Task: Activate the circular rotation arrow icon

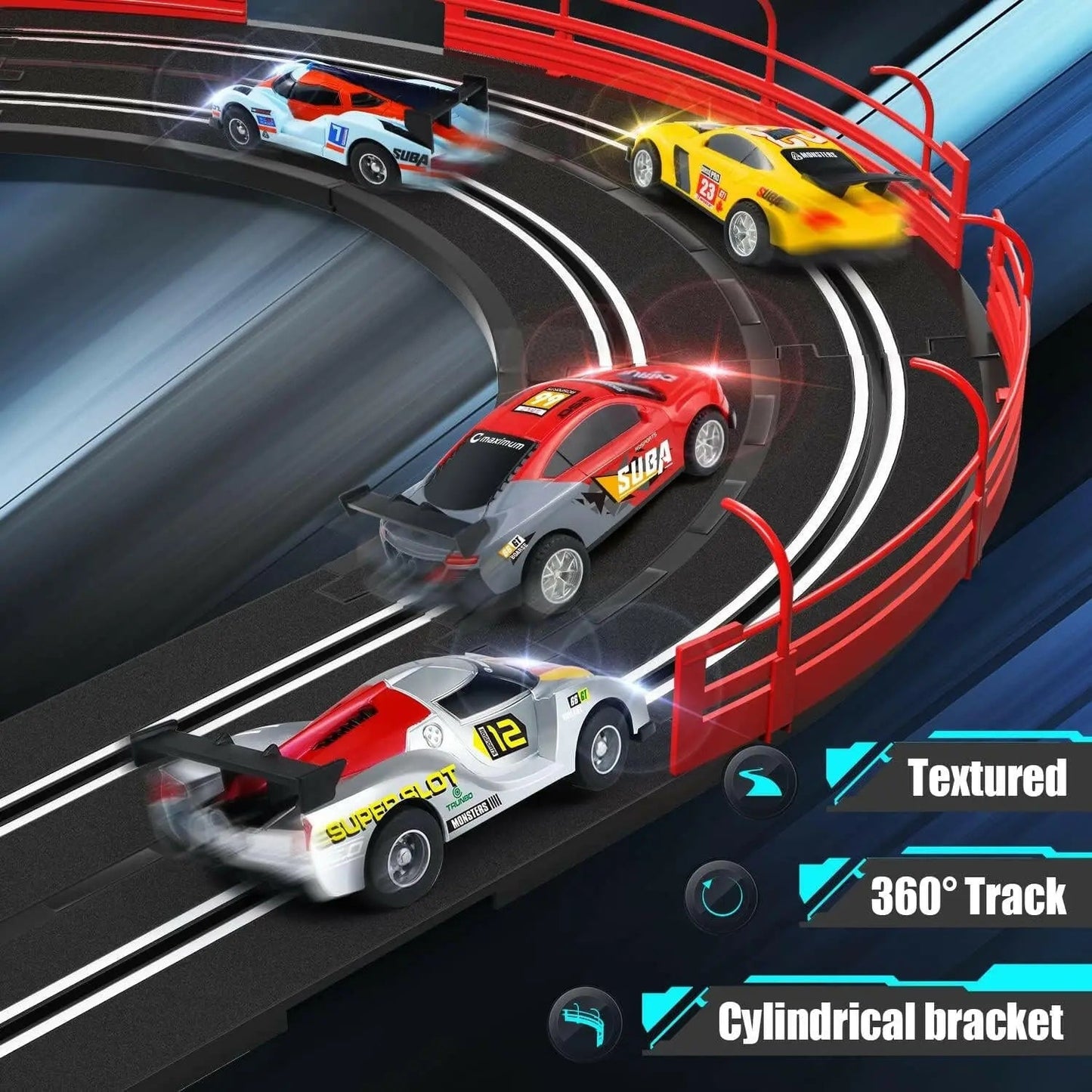Action: [721, 896]
